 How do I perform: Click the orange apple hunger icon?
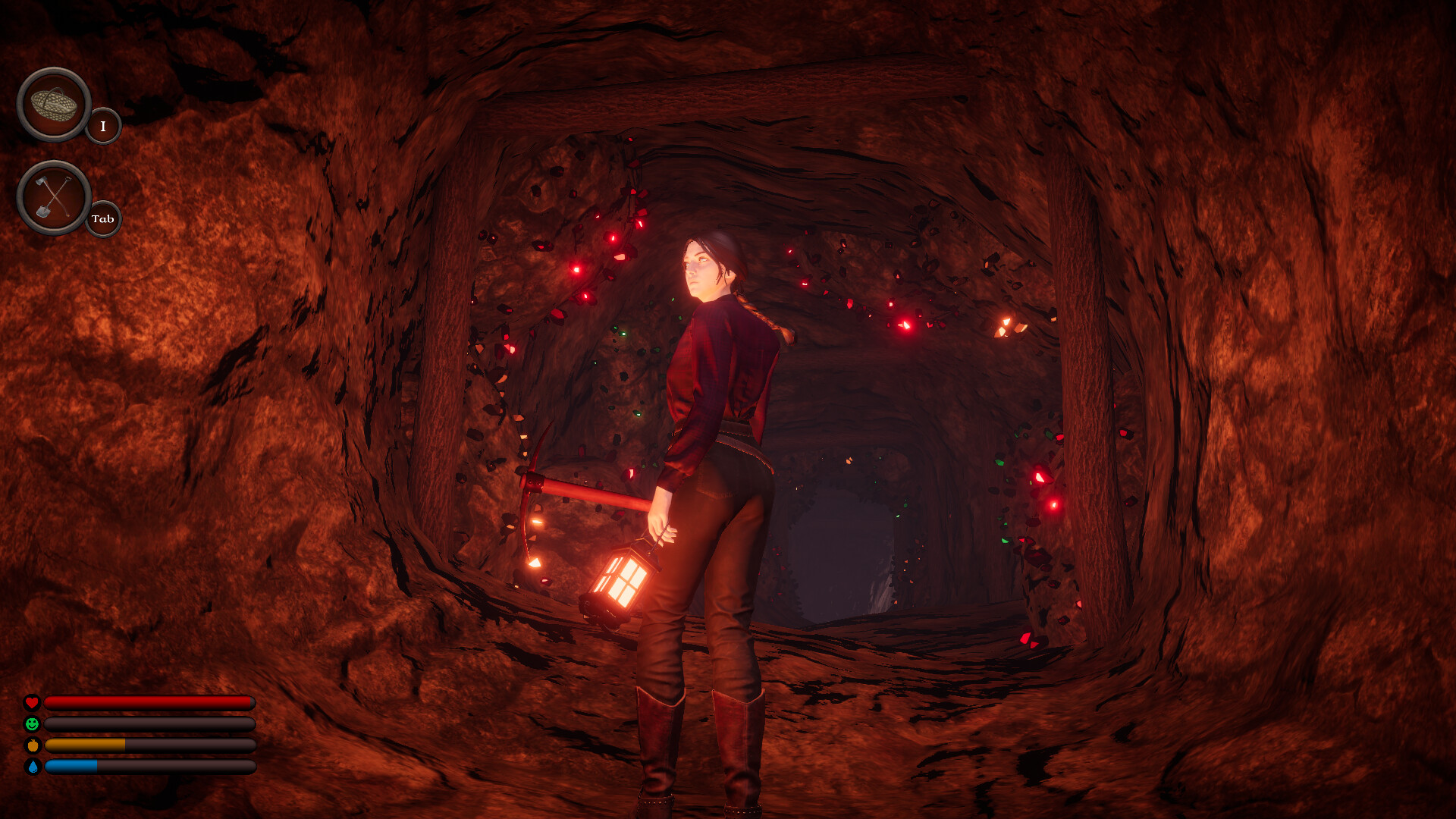click(32, 747)
